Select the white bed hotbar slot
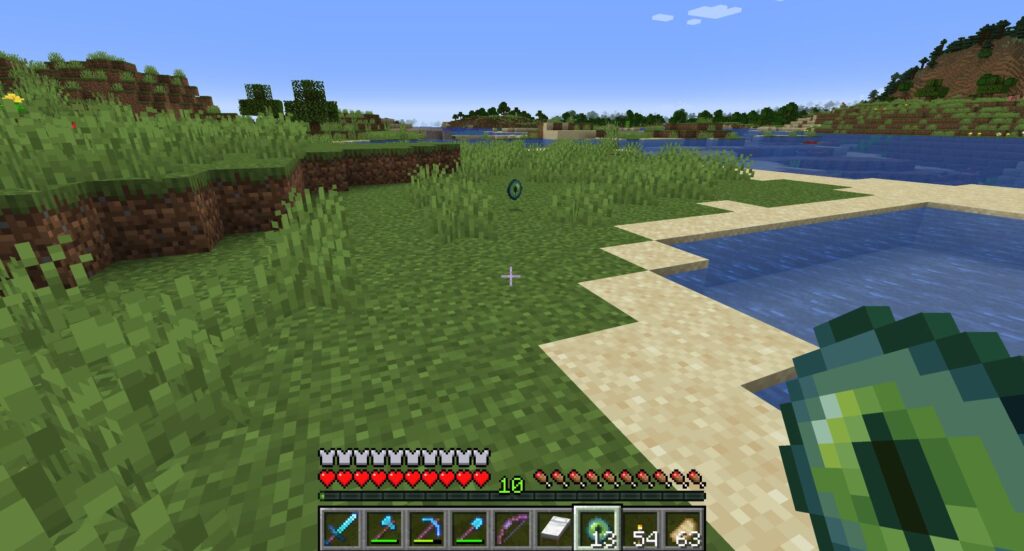 pos(555,527)
